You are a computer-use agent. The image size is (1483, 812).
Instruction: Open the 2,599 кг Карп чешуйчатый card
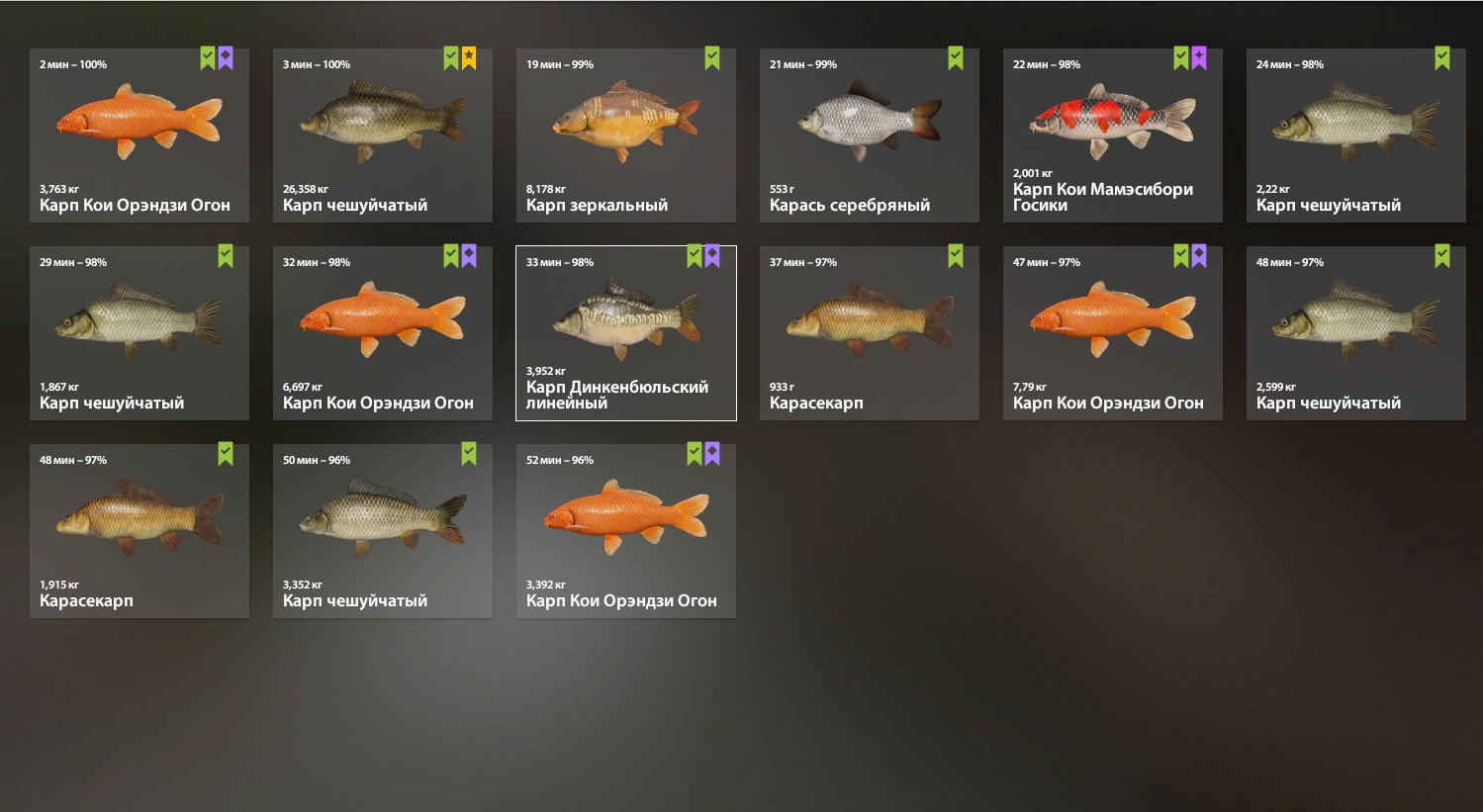[x=1356, y=333]
